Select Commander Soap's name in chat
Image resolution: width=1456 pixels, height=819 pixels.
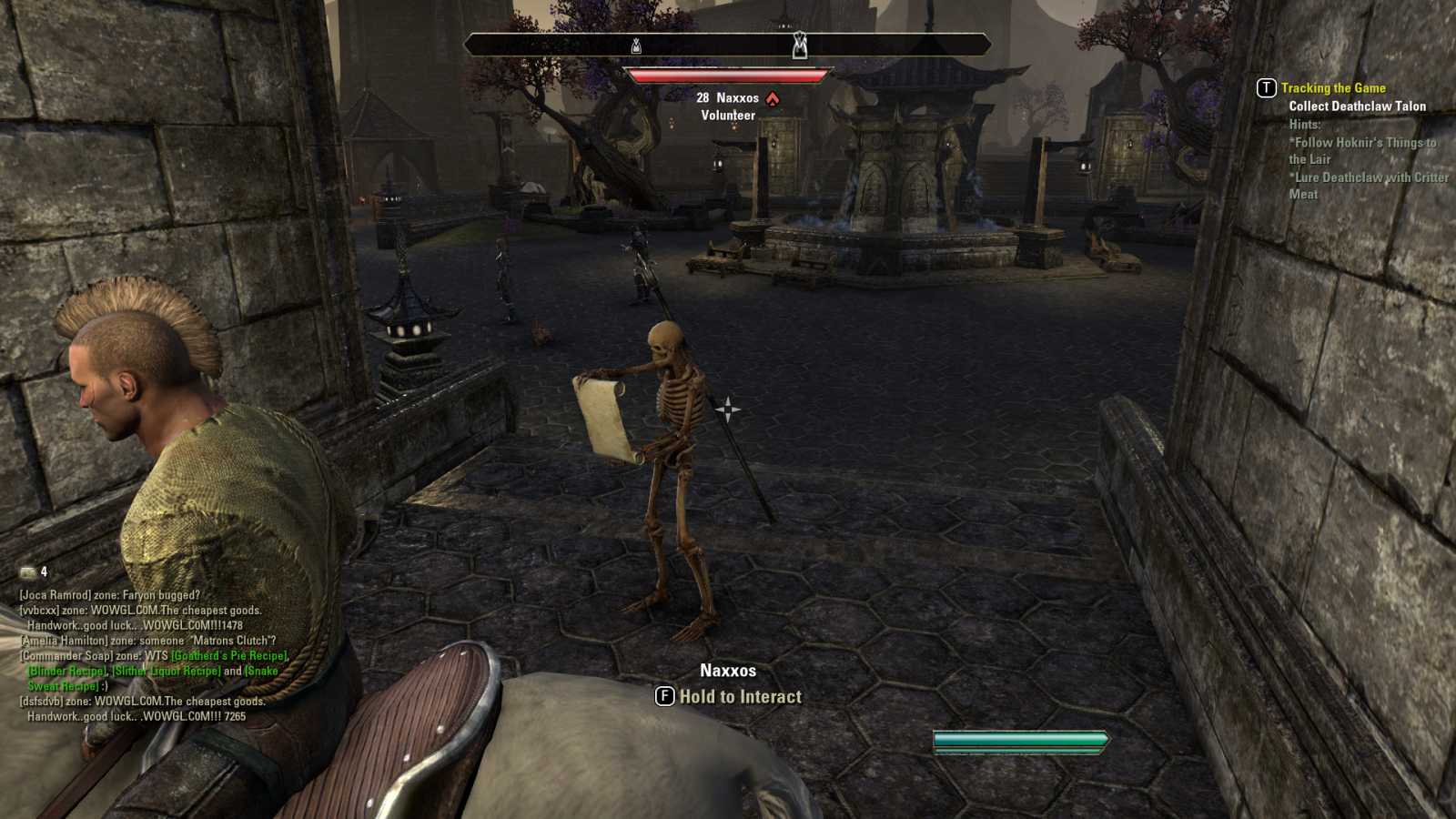tap(67, 656)
